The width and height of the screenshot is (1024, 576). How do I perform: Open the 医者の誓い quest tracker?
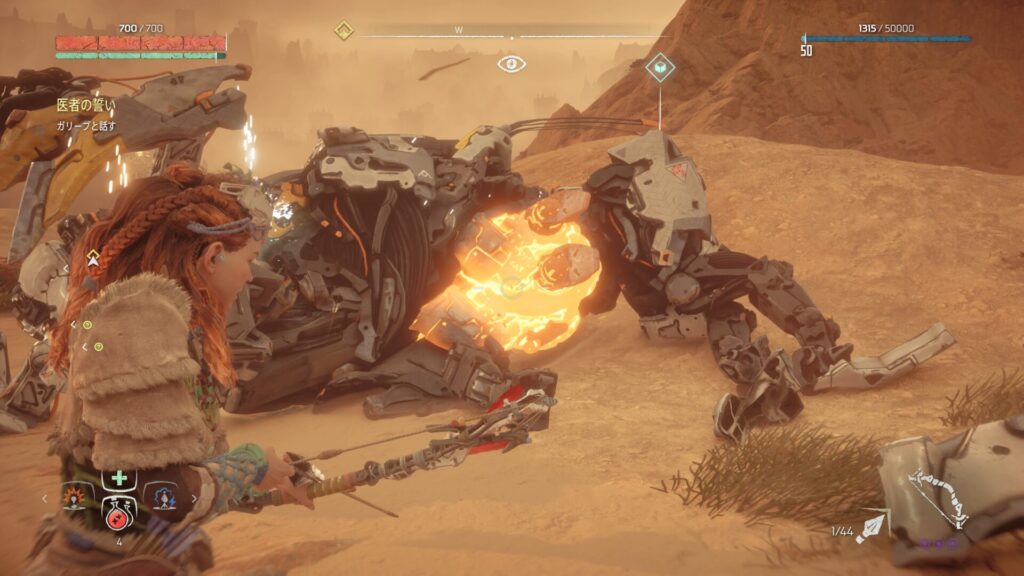pos(86,104)
